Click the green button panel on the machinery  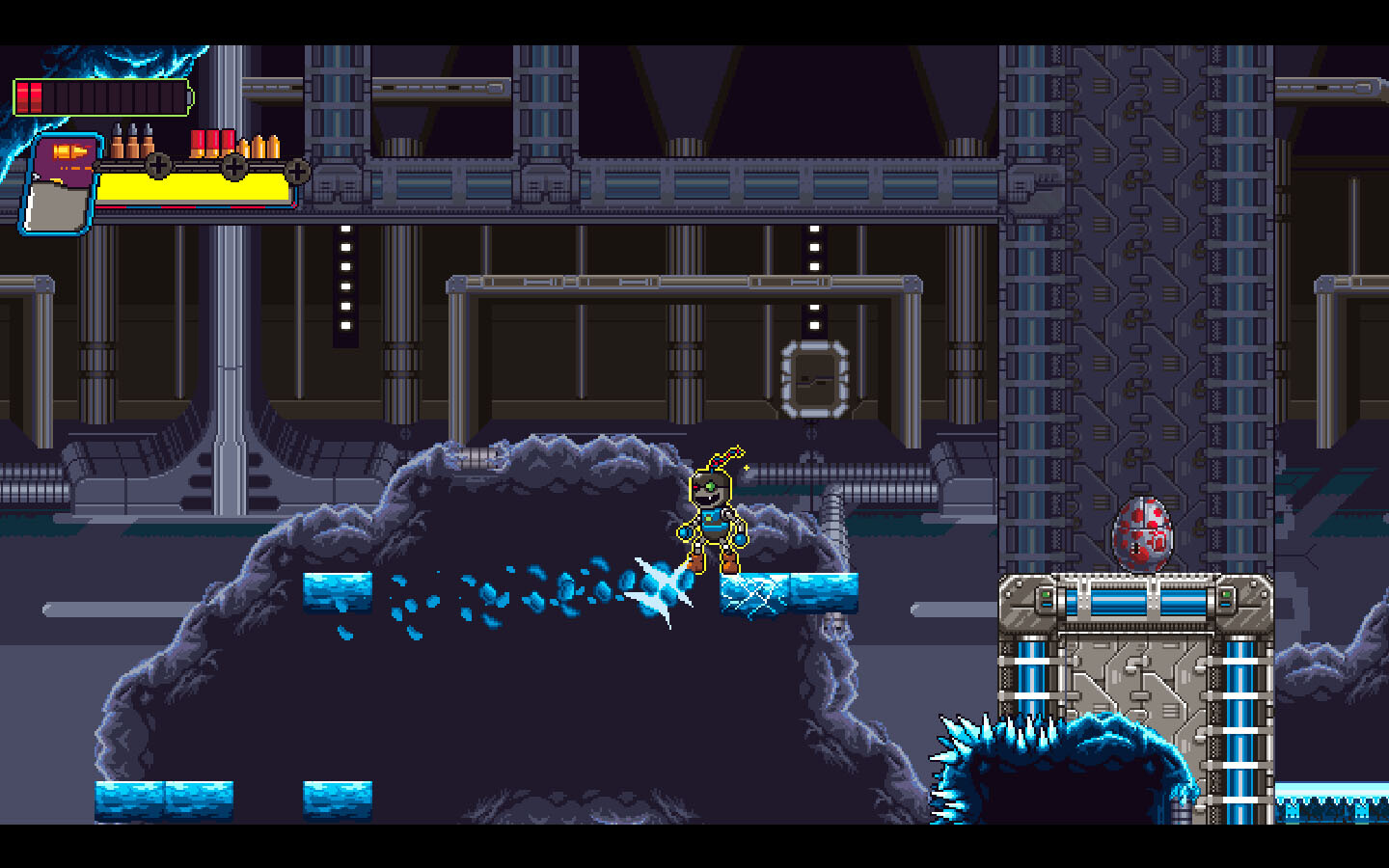click(x=1046, y=594)
